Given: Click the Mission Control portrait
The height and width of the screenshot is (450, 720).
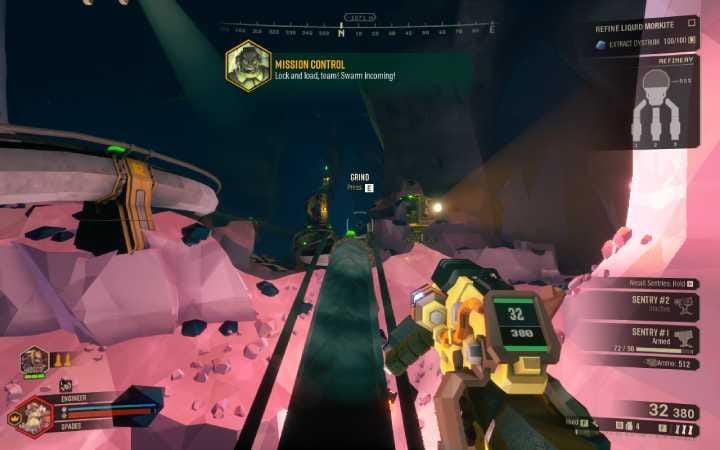Looking at the screenshot, I should point(247,66).
